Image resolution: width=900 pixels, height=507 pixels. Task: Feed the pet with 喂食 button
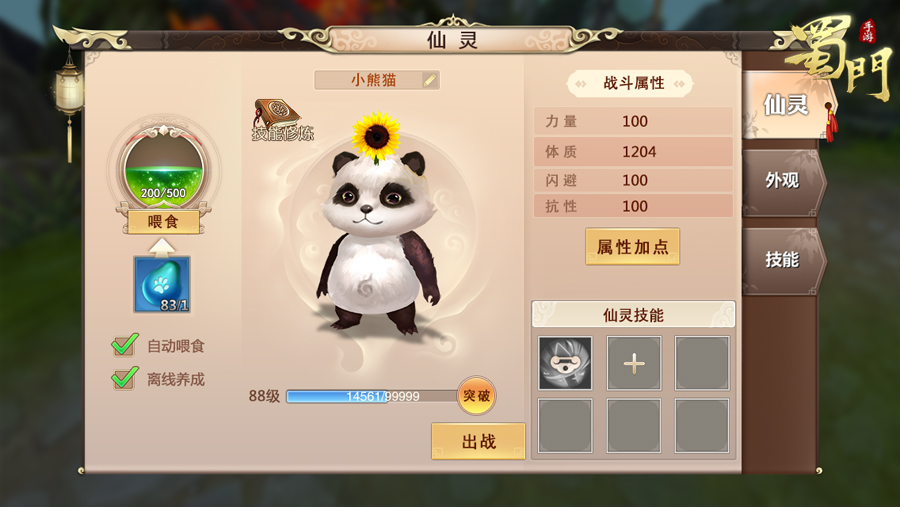pyautogui.click(x=163, y=222)
